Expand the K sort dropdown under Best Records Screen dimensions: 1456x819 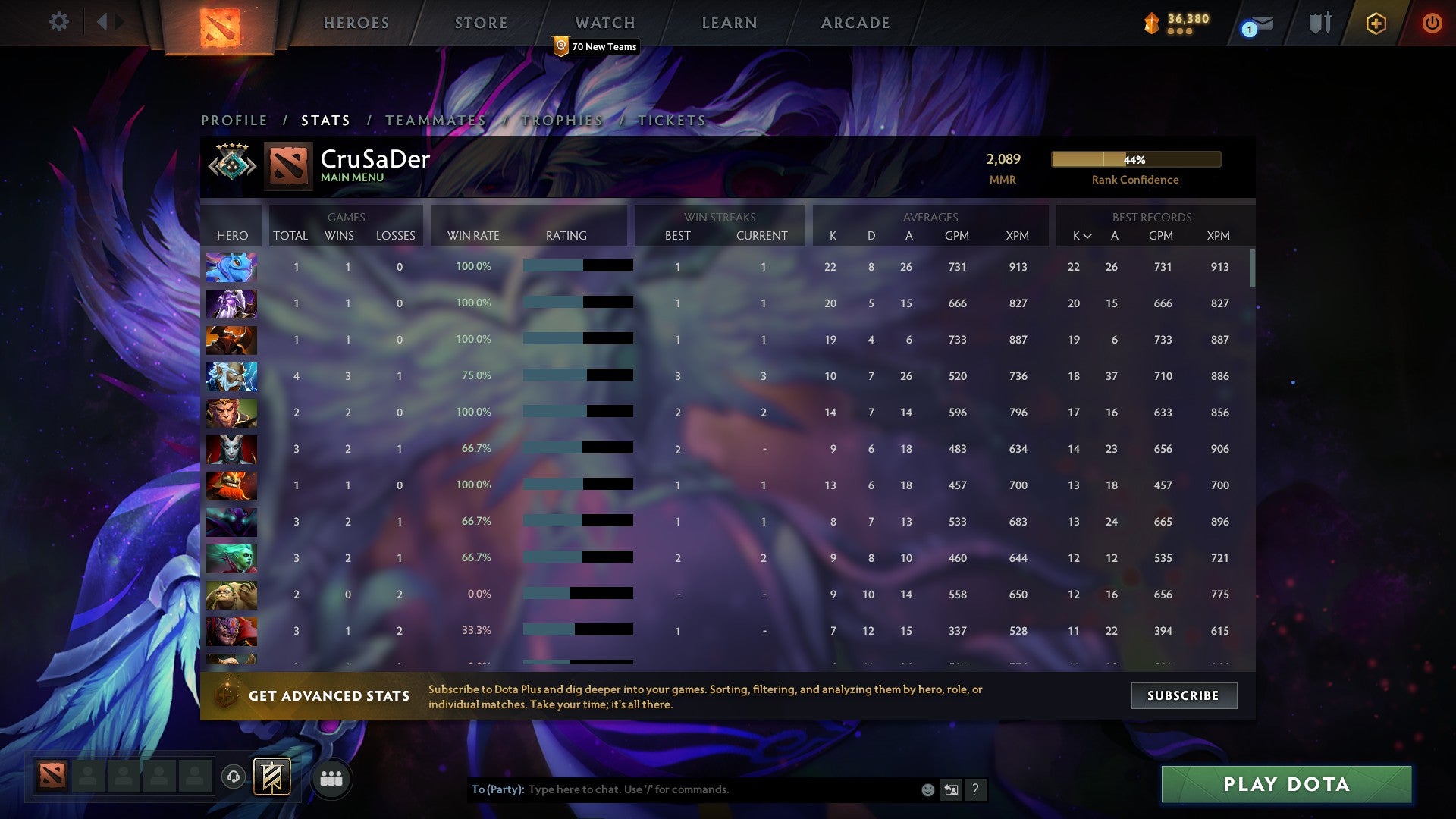(1084, 236)
